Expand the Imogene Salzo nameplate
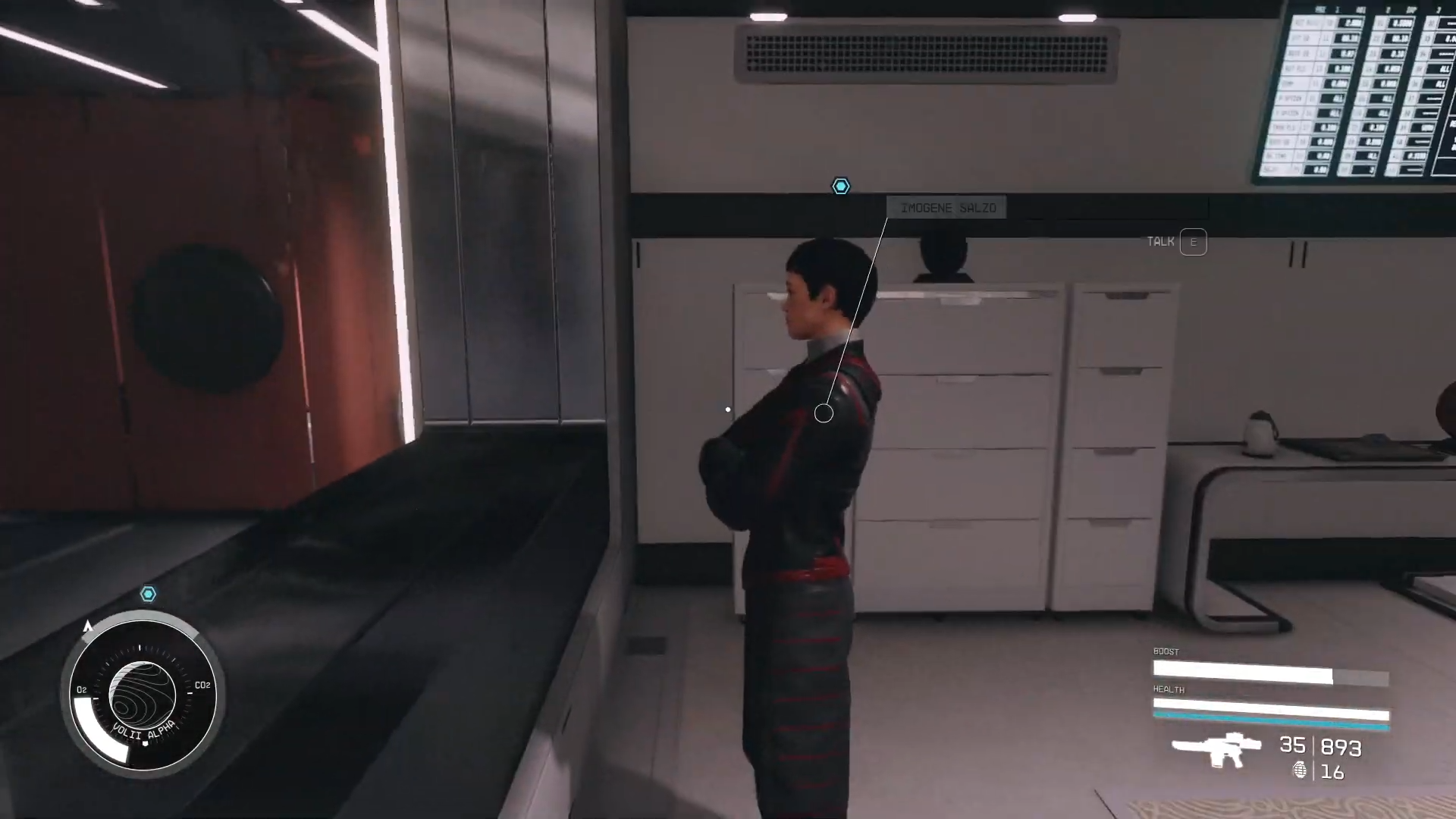This screenshot has height=819, width=1456. (946, 208)
